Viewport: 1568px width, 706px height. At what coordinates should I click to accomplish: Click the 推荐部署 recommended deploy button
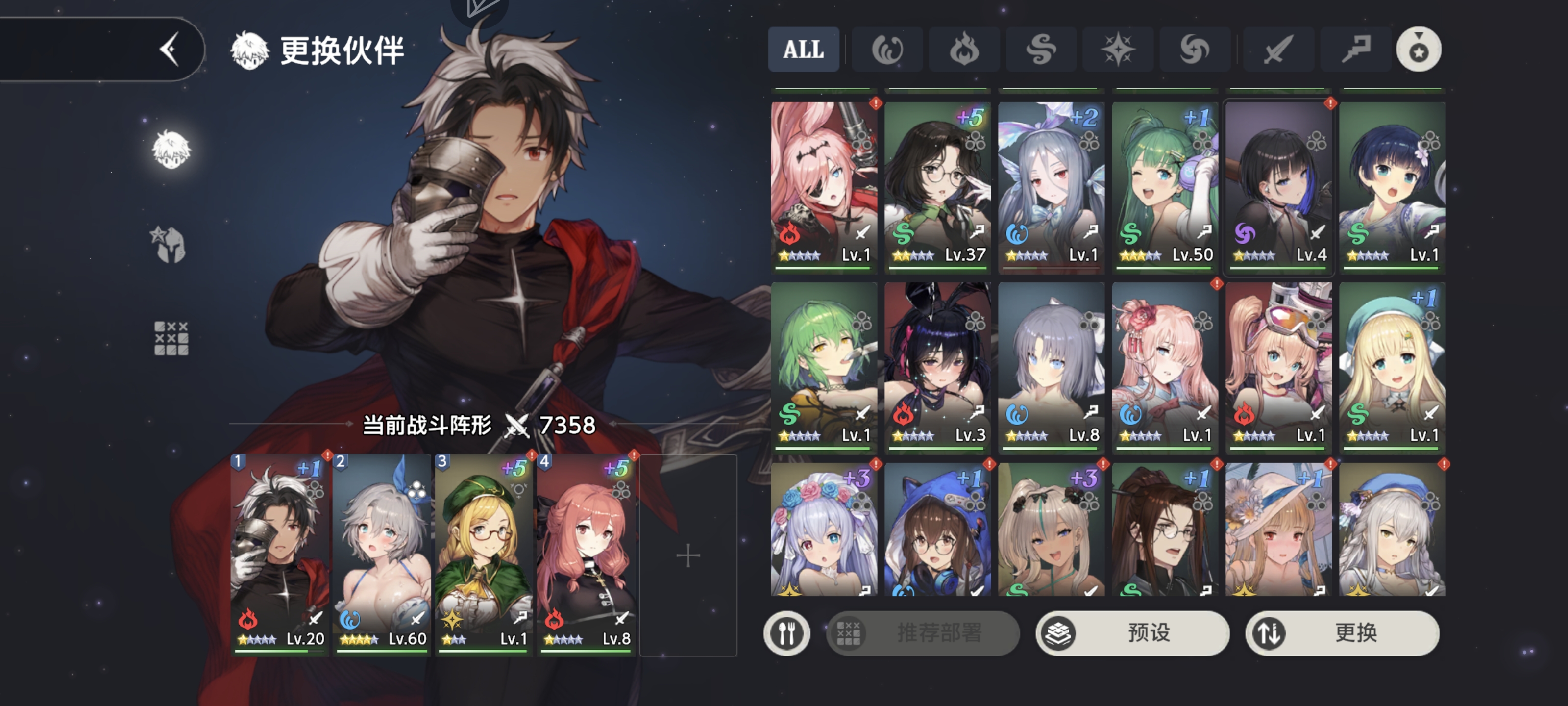click(x=922, y=632)
